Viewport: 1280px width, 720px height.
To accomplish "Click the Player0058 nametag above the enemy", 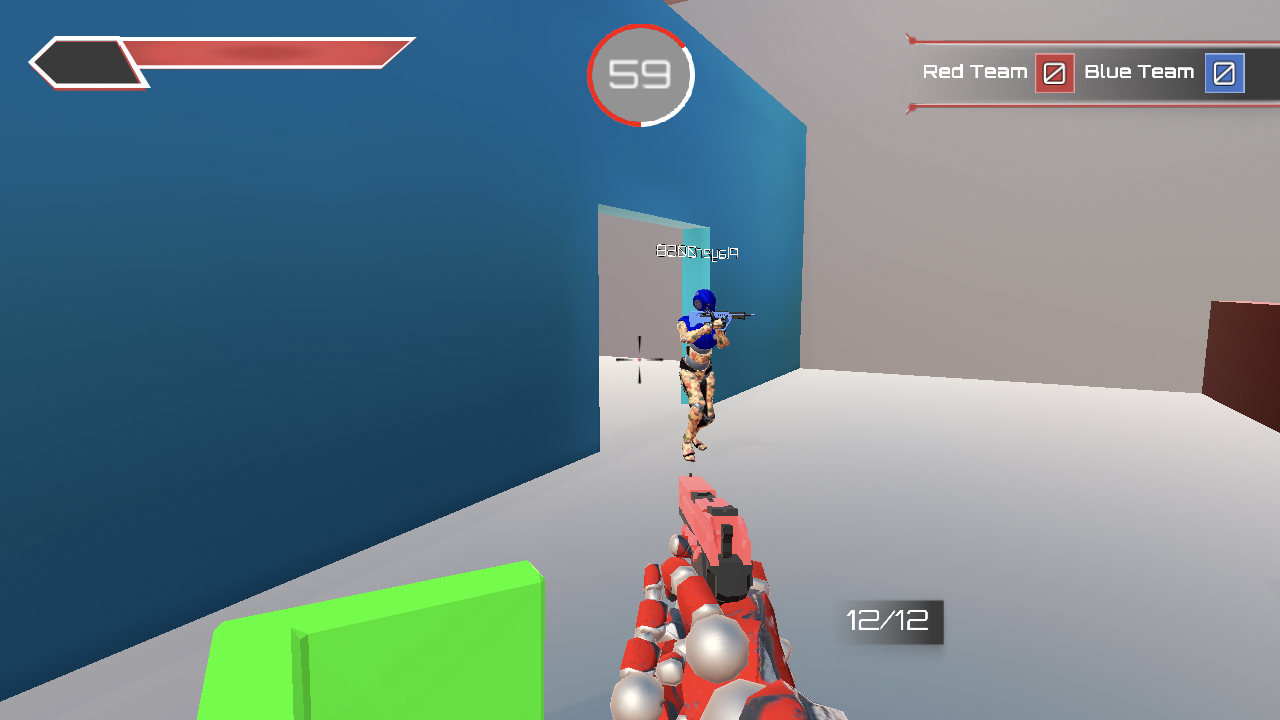I will [x=697, y=251].
